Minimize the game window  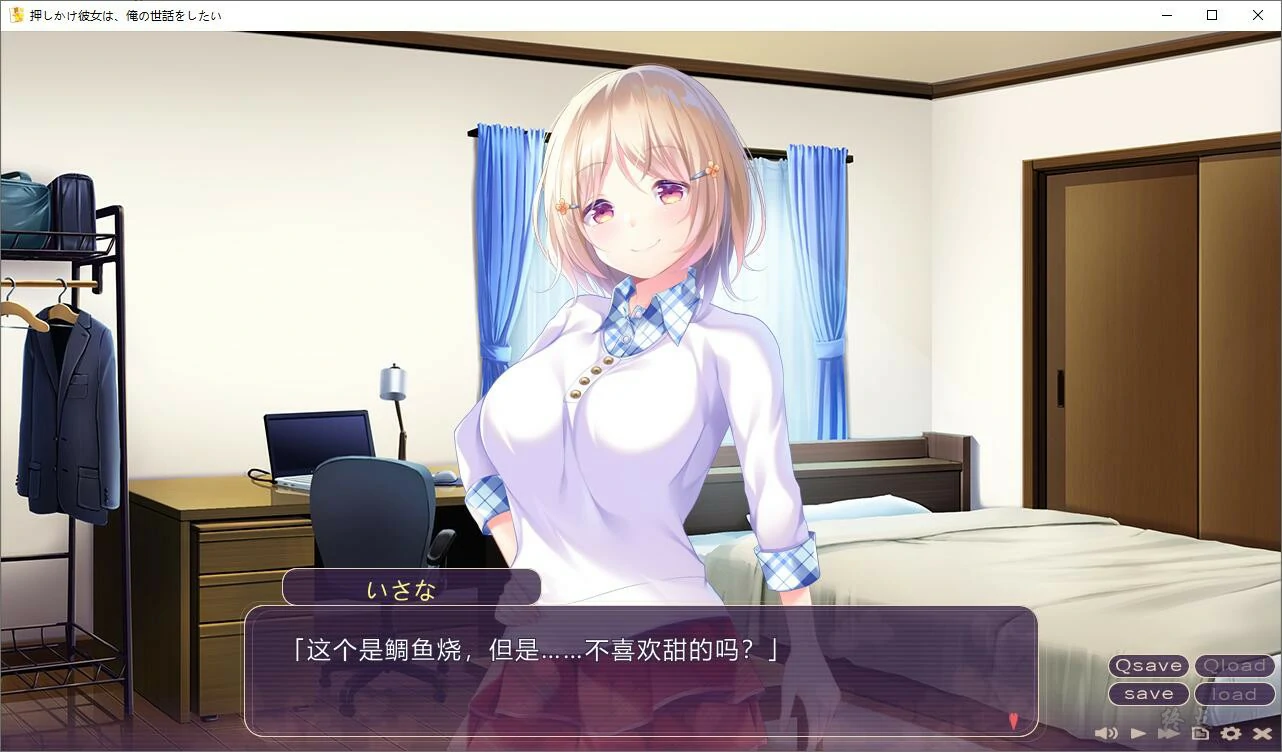pos(1166,15)
